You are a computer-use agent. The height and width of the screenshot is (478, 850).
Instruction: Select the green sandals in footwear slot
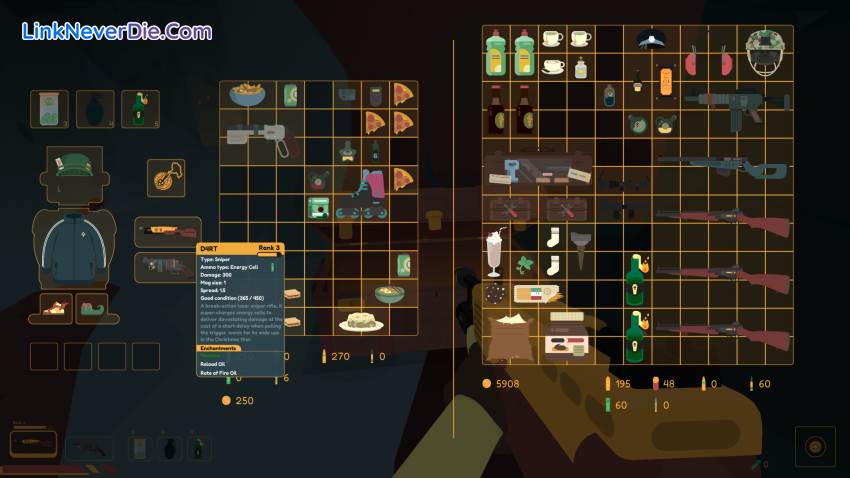click(92, 307)
